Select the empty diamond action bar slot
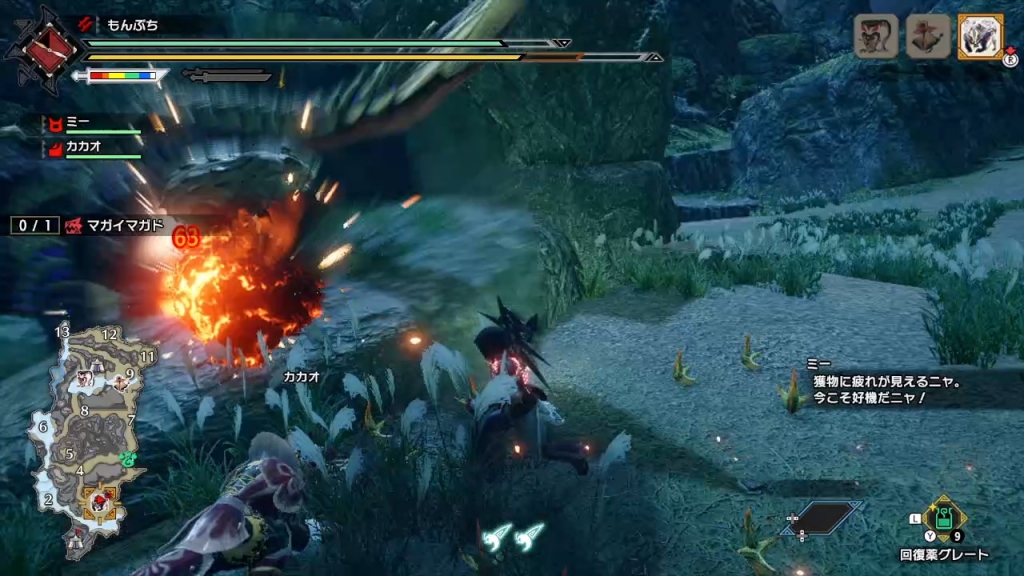The height and width of the screenshot is (576, 1024). (x=822, y=517)
